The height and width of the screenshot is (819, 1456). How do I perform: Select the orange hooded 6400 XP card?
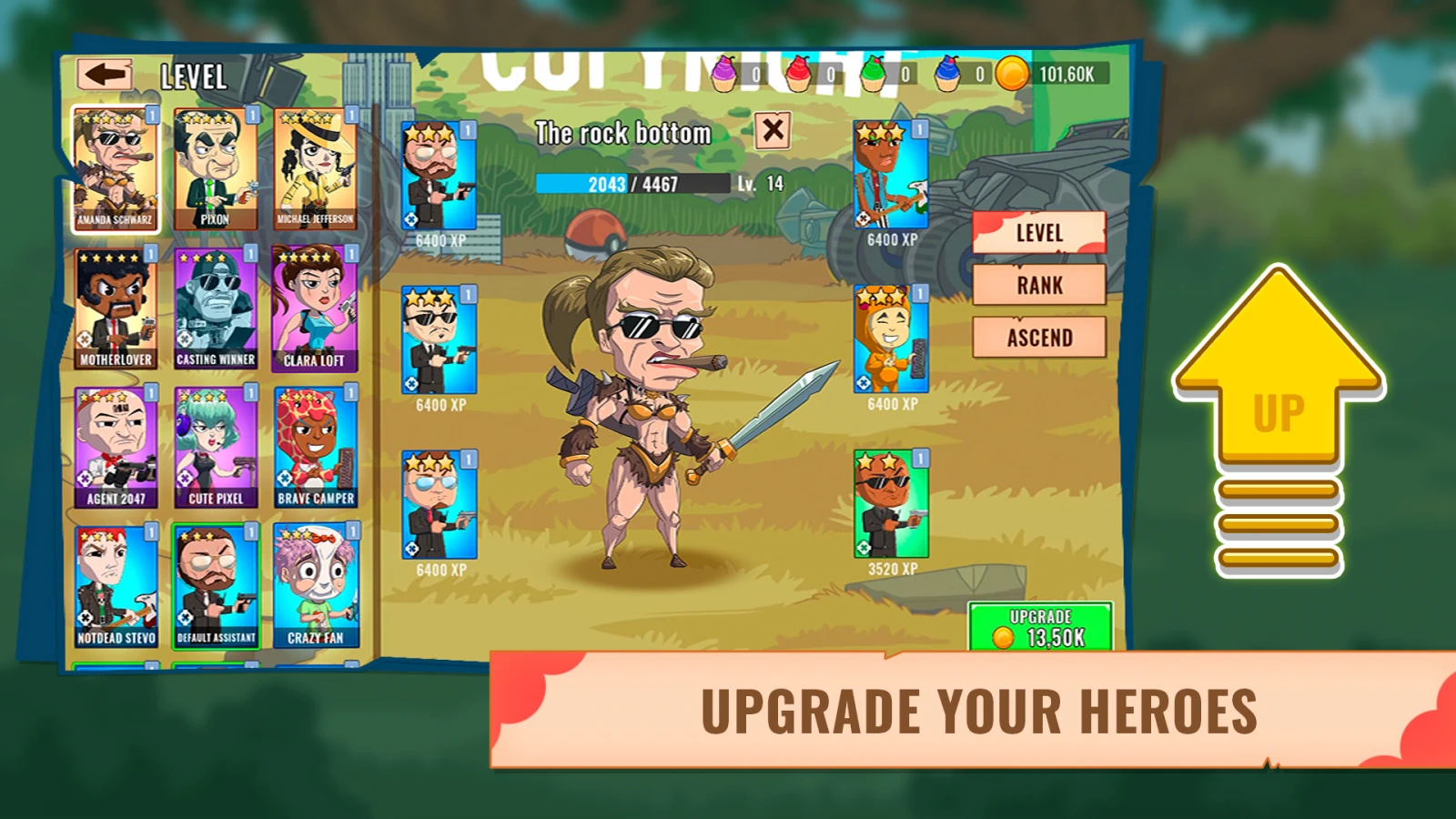point(891,340)
